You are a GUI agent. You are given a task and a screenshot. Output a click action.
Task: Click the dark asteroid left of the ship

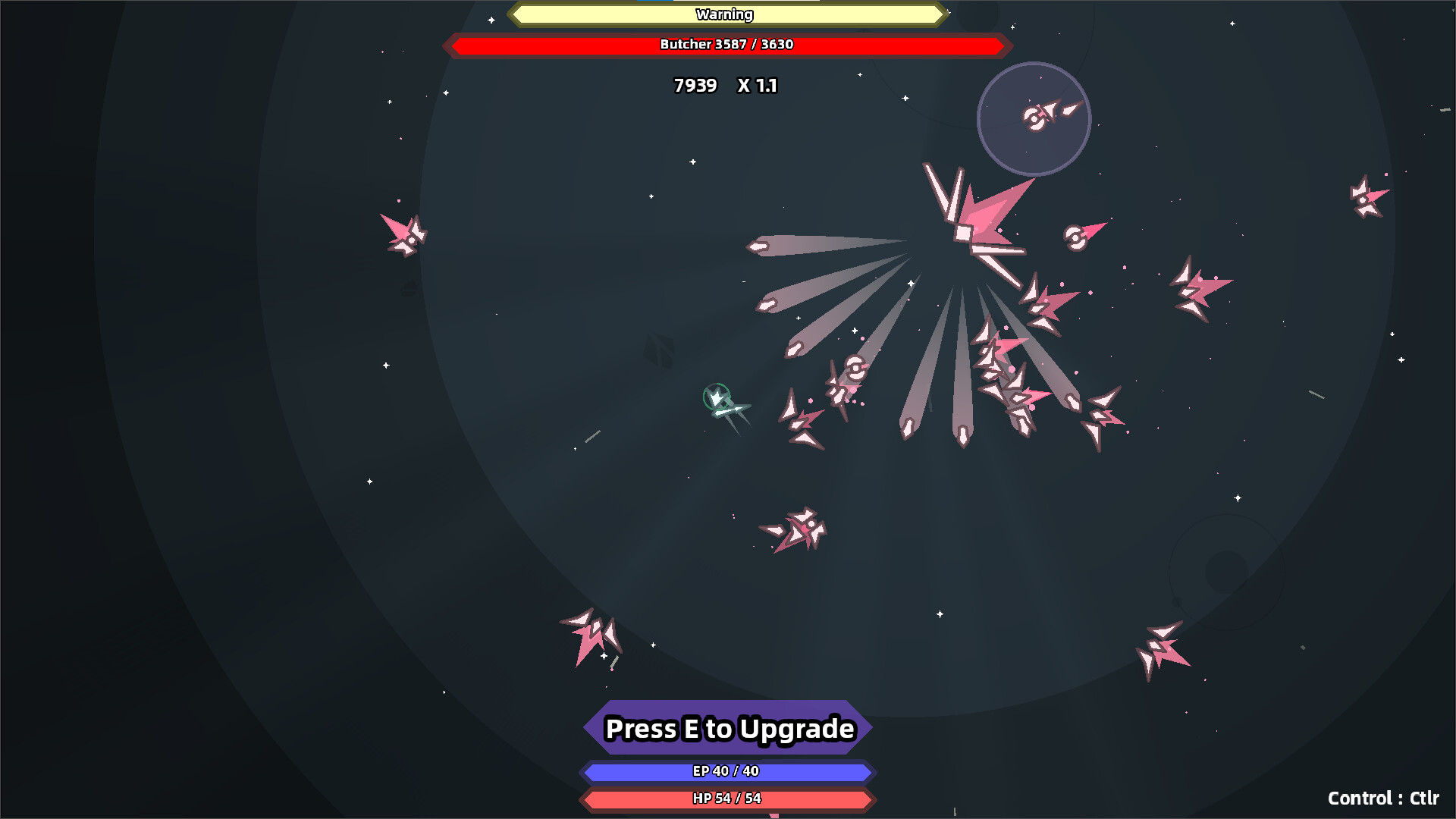pyautogui.click(x=660, y=349)
